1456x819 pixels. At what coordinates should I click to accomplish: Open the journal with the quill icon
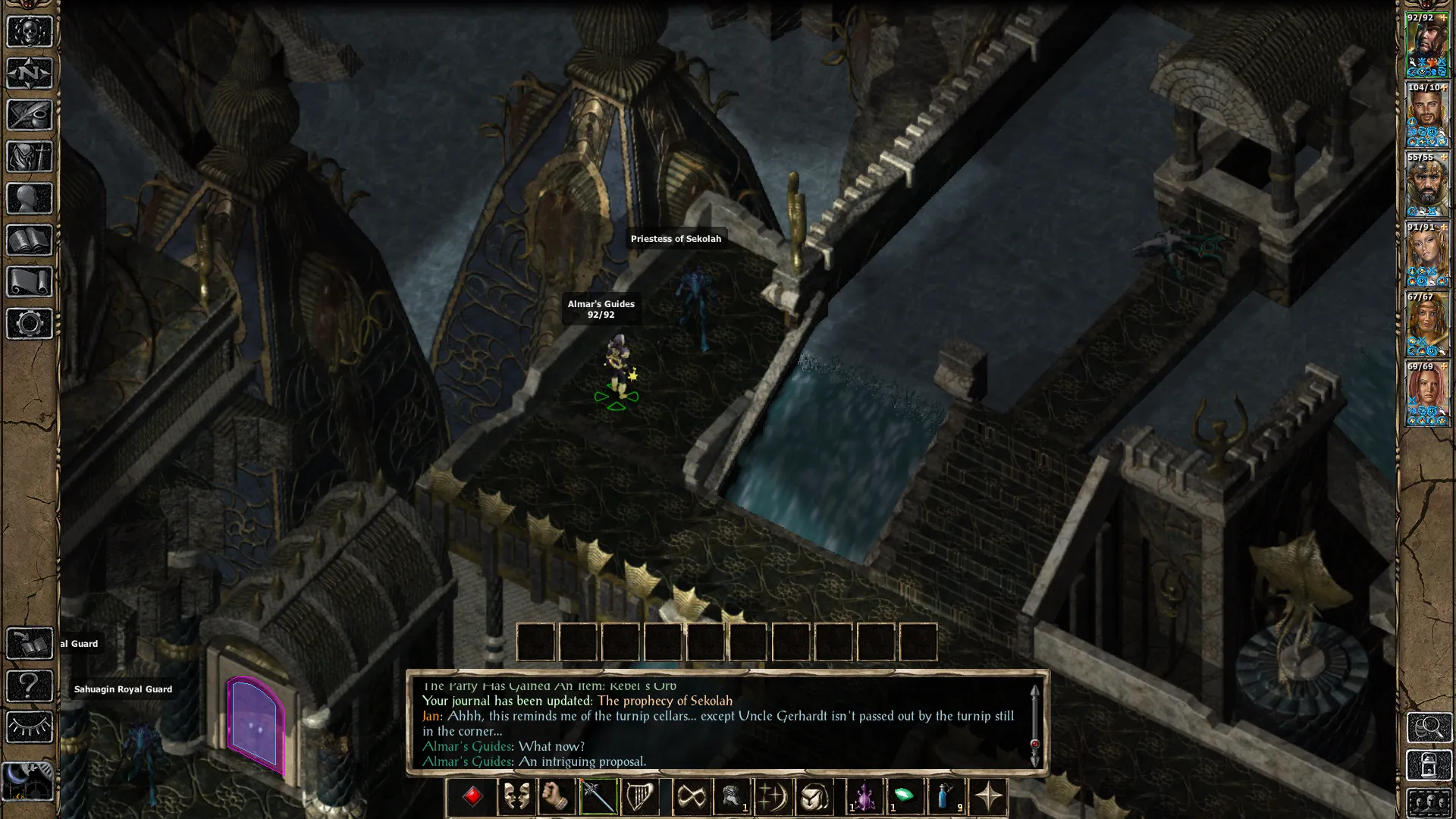(30, 115)
